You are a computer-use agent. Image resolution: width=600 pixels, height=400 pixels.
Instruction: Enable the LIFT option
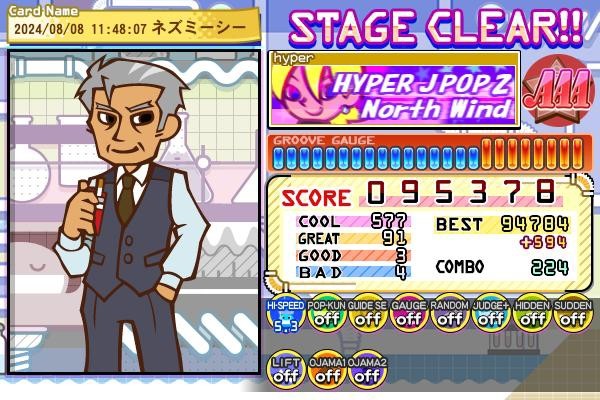click(x=286, y=372)
